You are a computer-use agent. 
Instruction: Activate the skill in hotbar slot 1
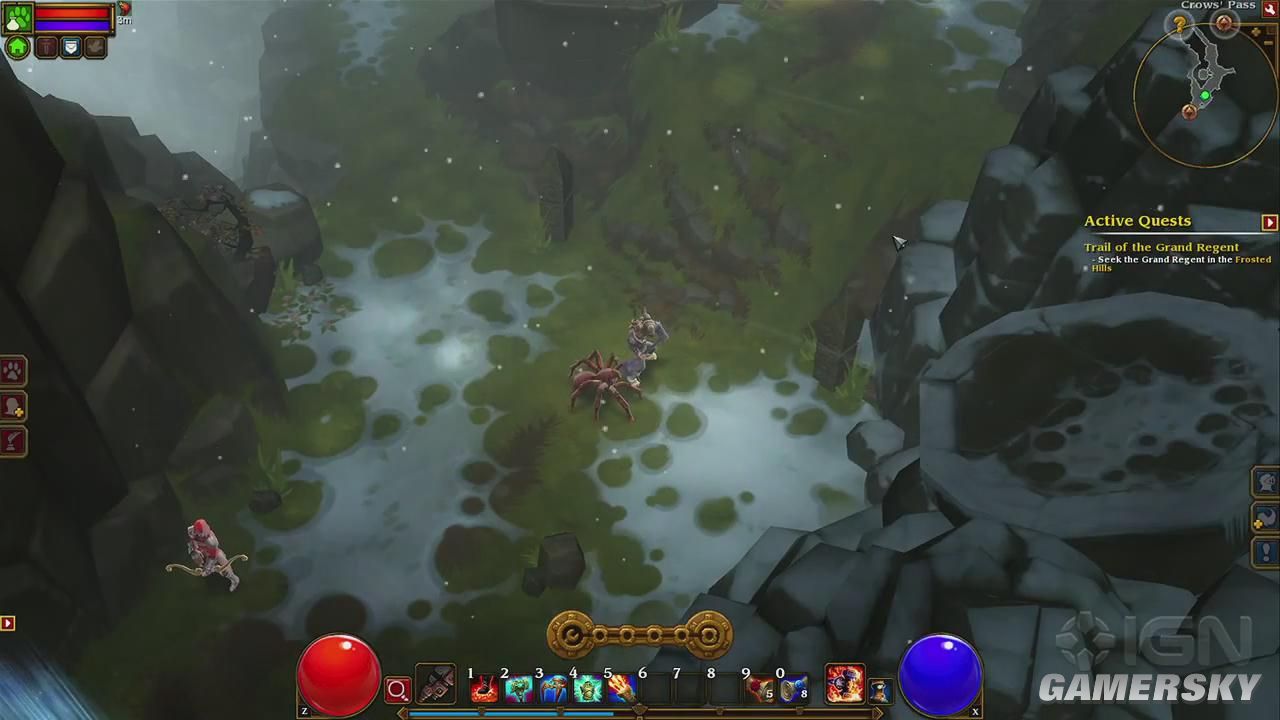(485, 688)
